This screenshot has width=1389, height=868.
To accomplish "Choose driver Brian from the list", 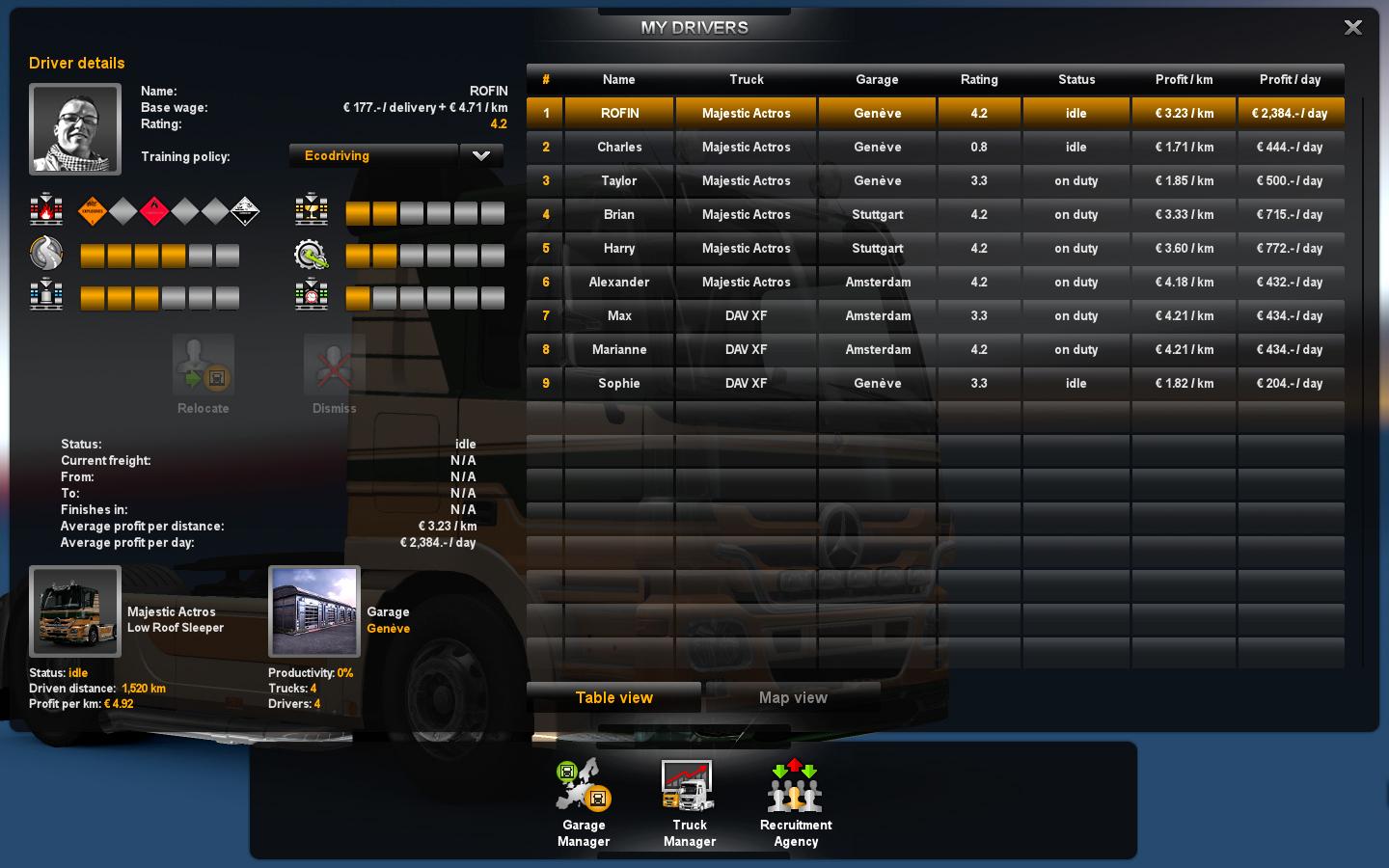I will point(619,215).
